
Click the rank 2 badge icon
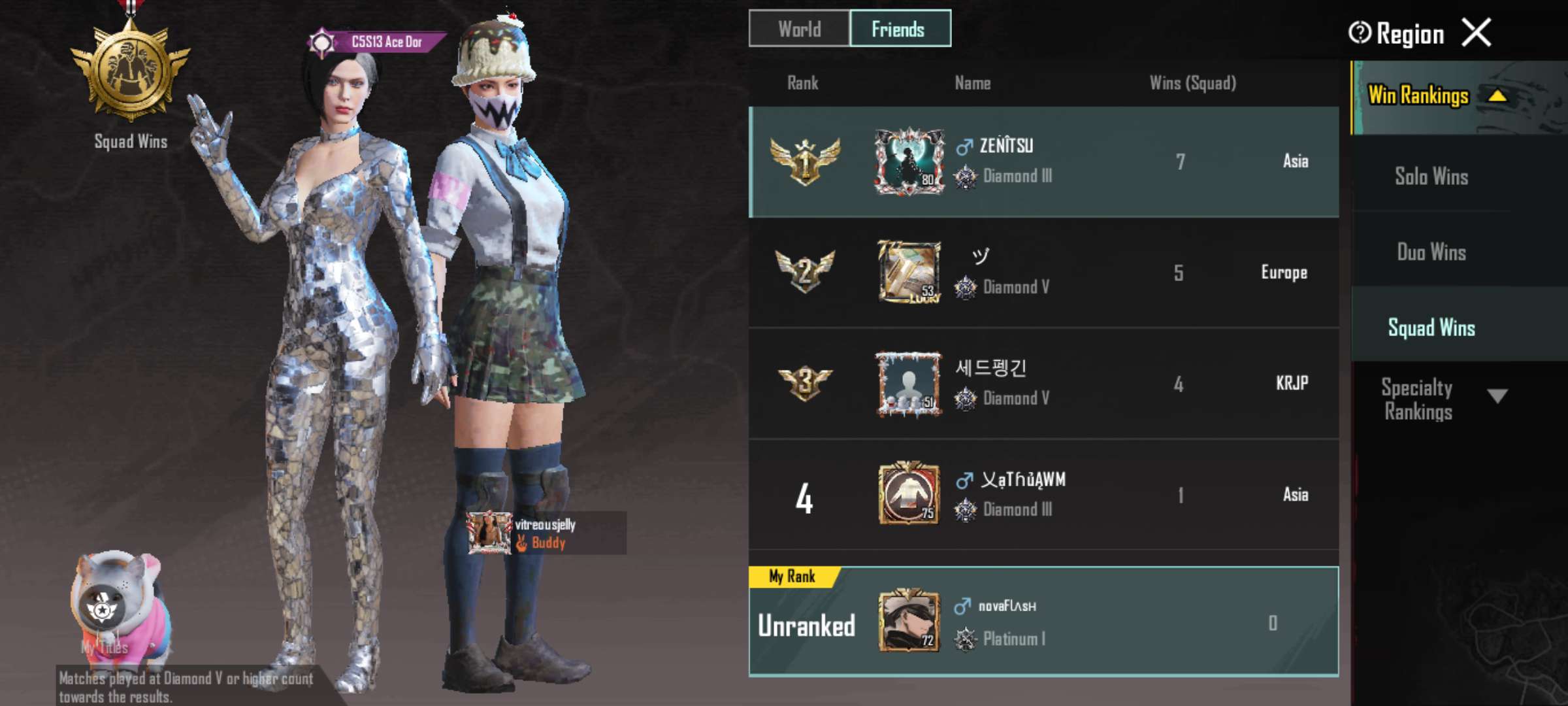tap(805, 272)
